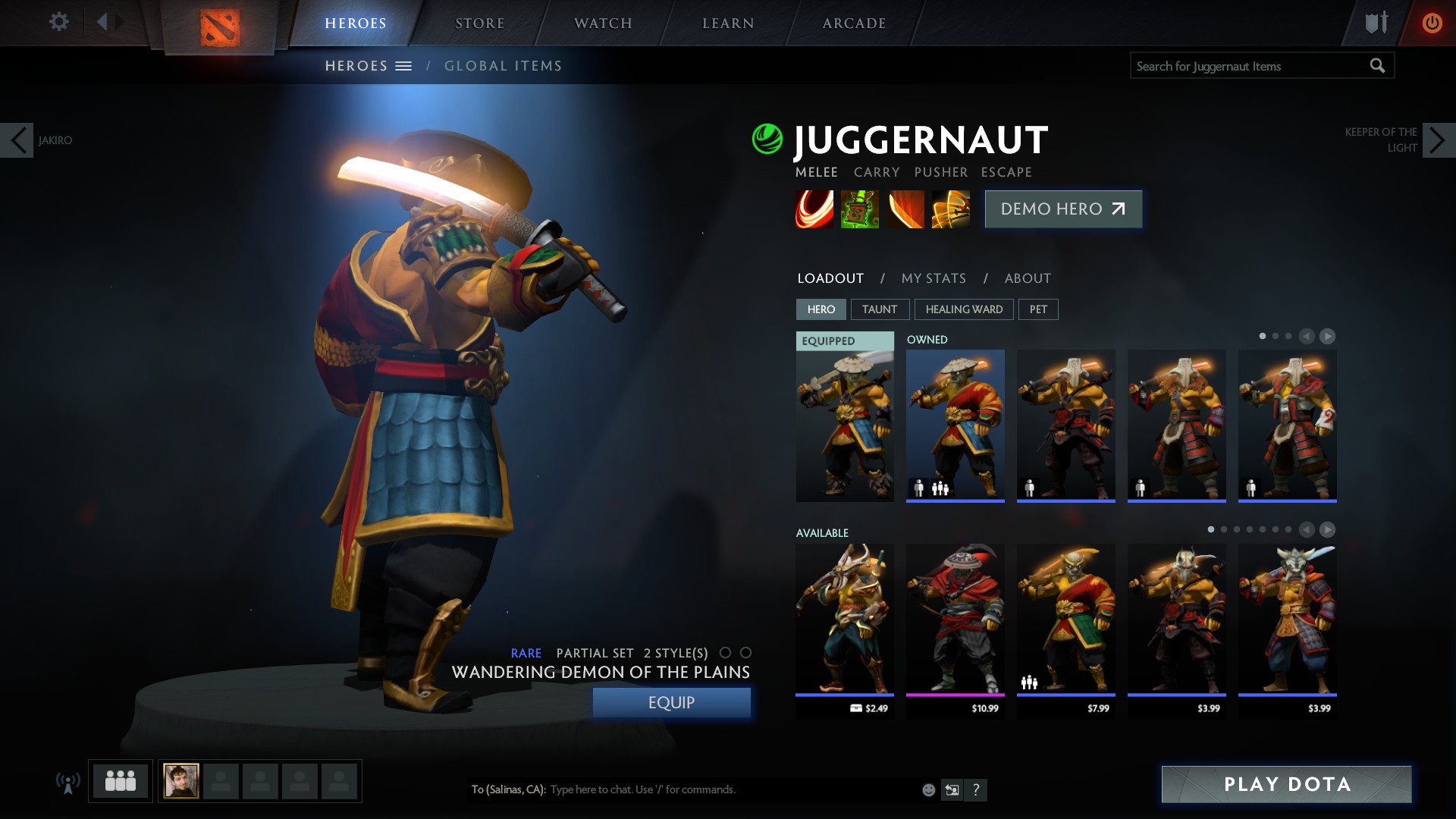Open the Store tab

coord(479,24)
